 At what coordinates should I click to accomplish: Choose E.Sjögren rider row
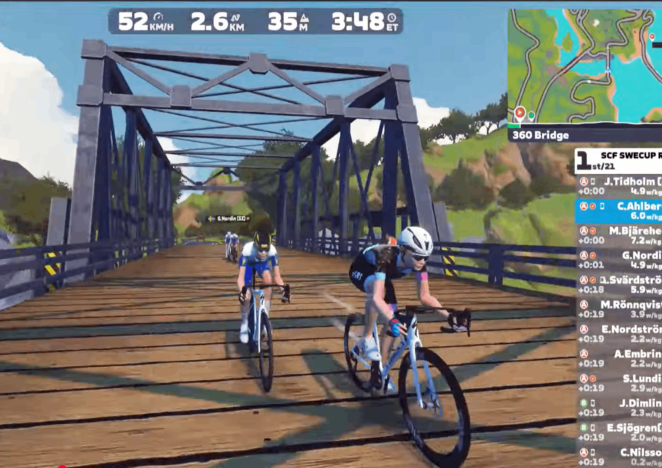618,432
